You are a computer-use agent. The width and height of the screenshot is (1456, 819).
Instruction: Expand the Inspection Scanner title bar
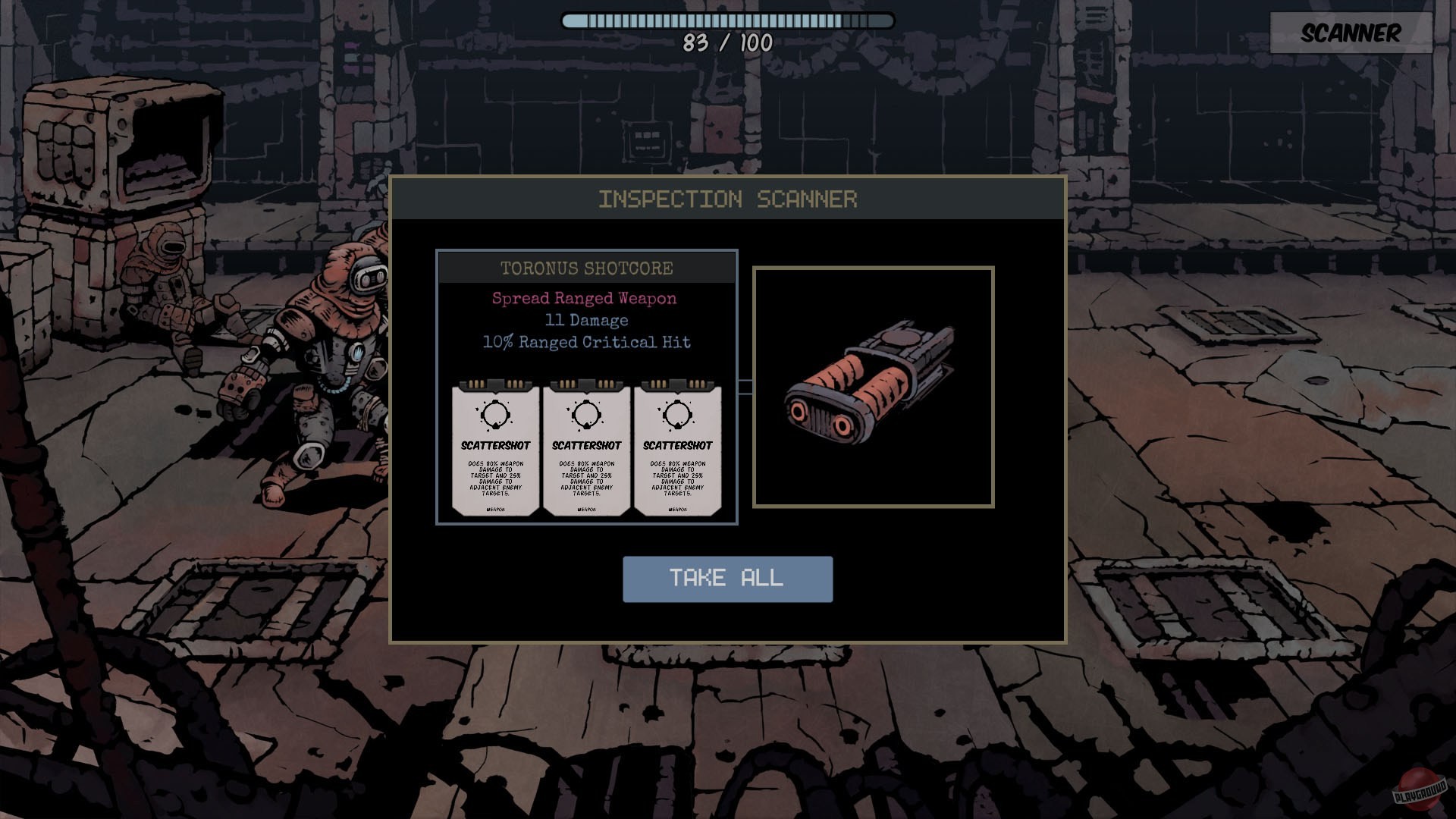[727, 199]
